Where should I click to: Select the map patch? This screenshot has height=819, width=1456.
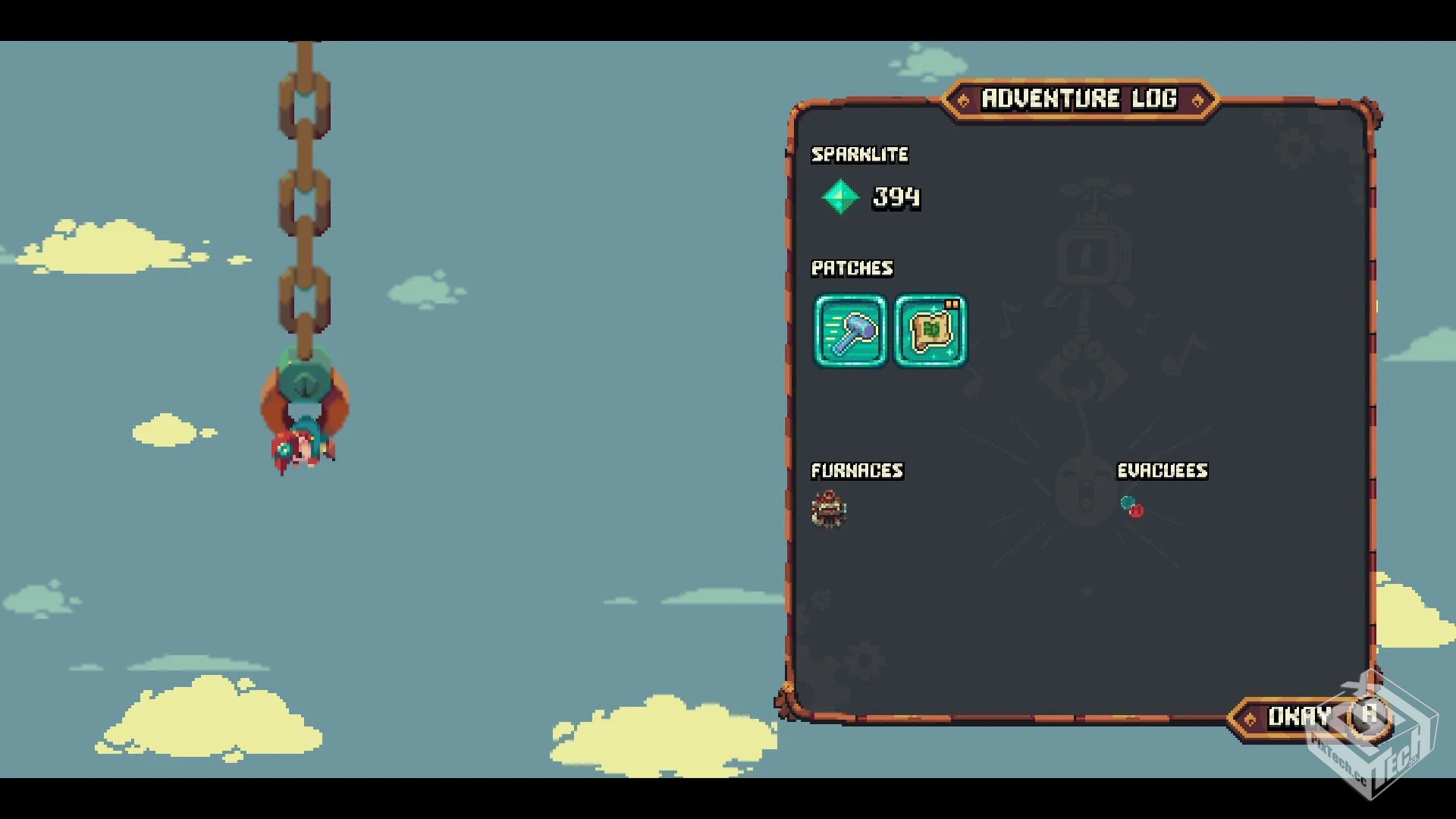[x=930, y=331]
